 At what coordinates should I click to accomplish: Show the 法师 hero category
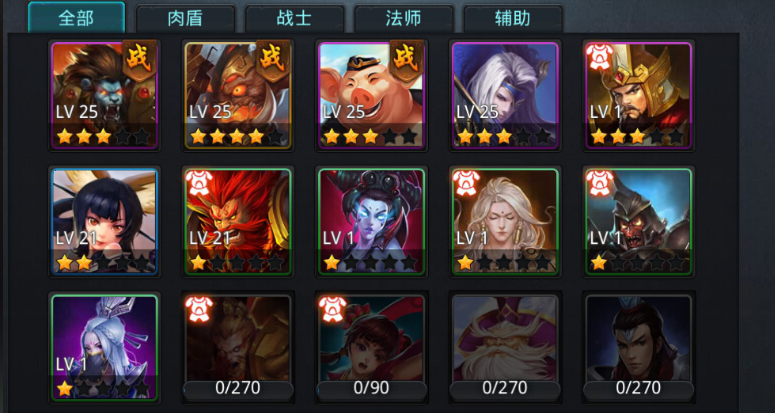(x=404, y=18)
